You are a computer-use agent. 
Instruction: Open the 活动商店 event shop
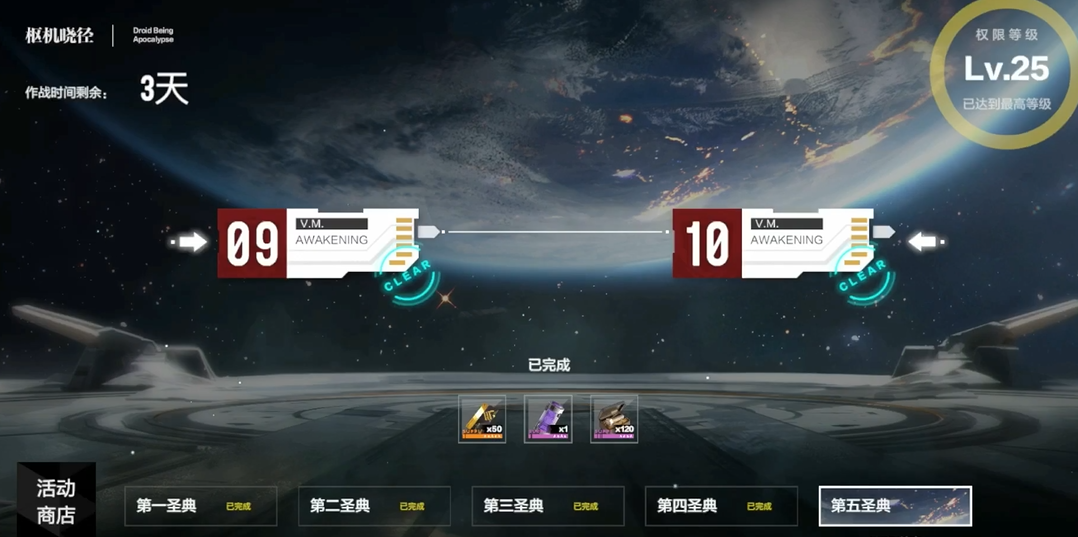coord(56,501)
